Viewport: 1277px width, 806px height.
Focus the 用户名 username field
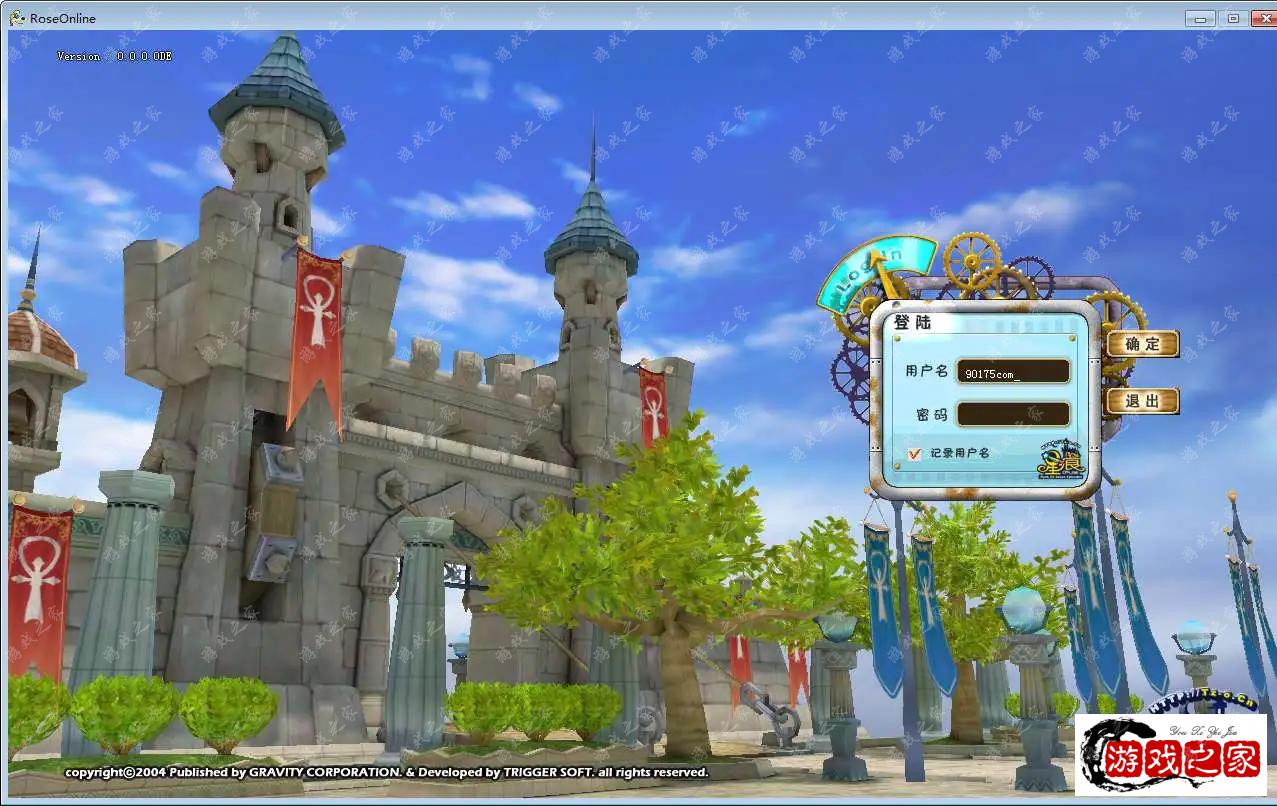click(1012, 372)
